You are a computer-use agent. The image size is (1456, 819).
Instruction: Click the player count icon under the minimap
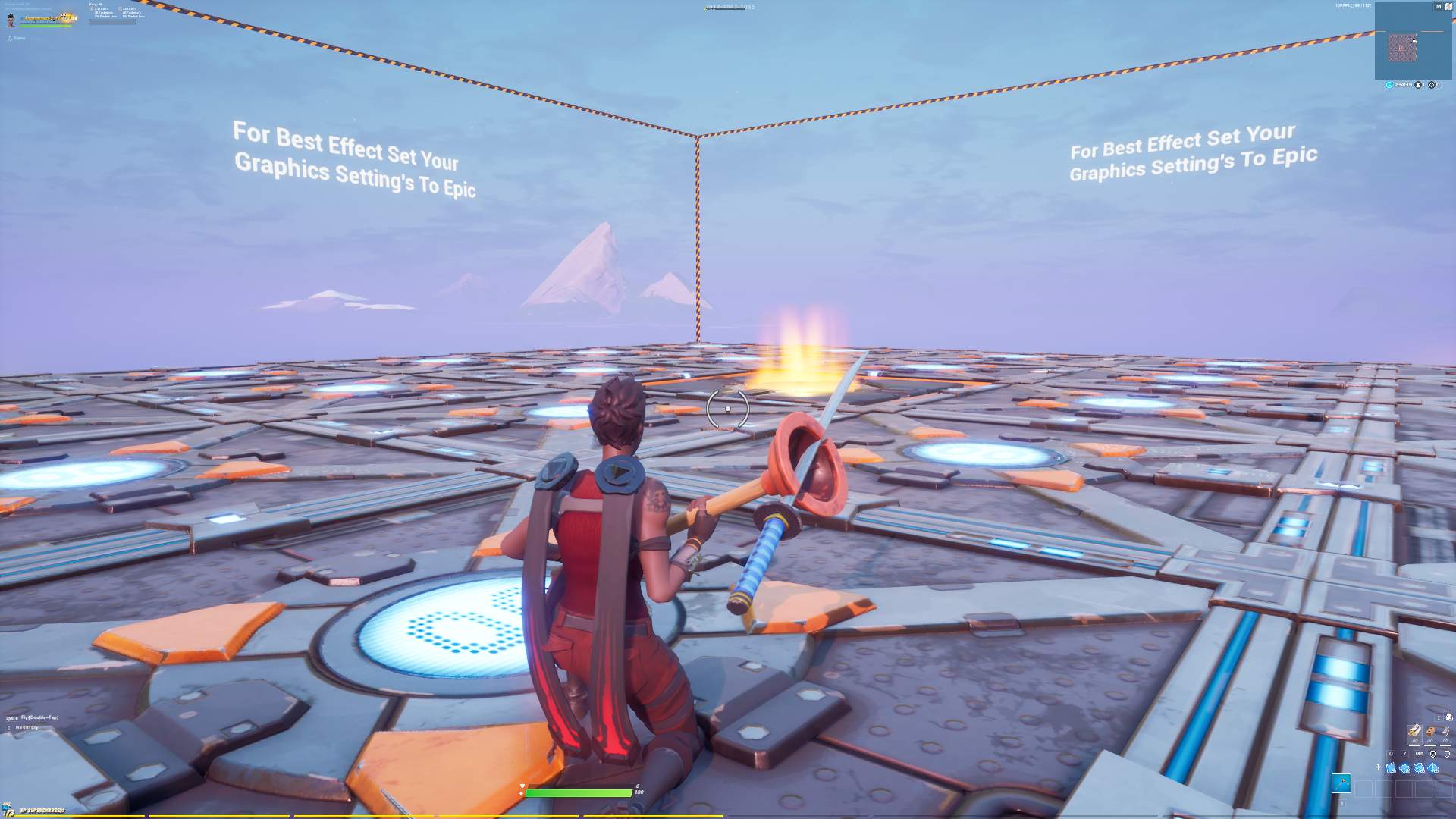[1418, 84]
